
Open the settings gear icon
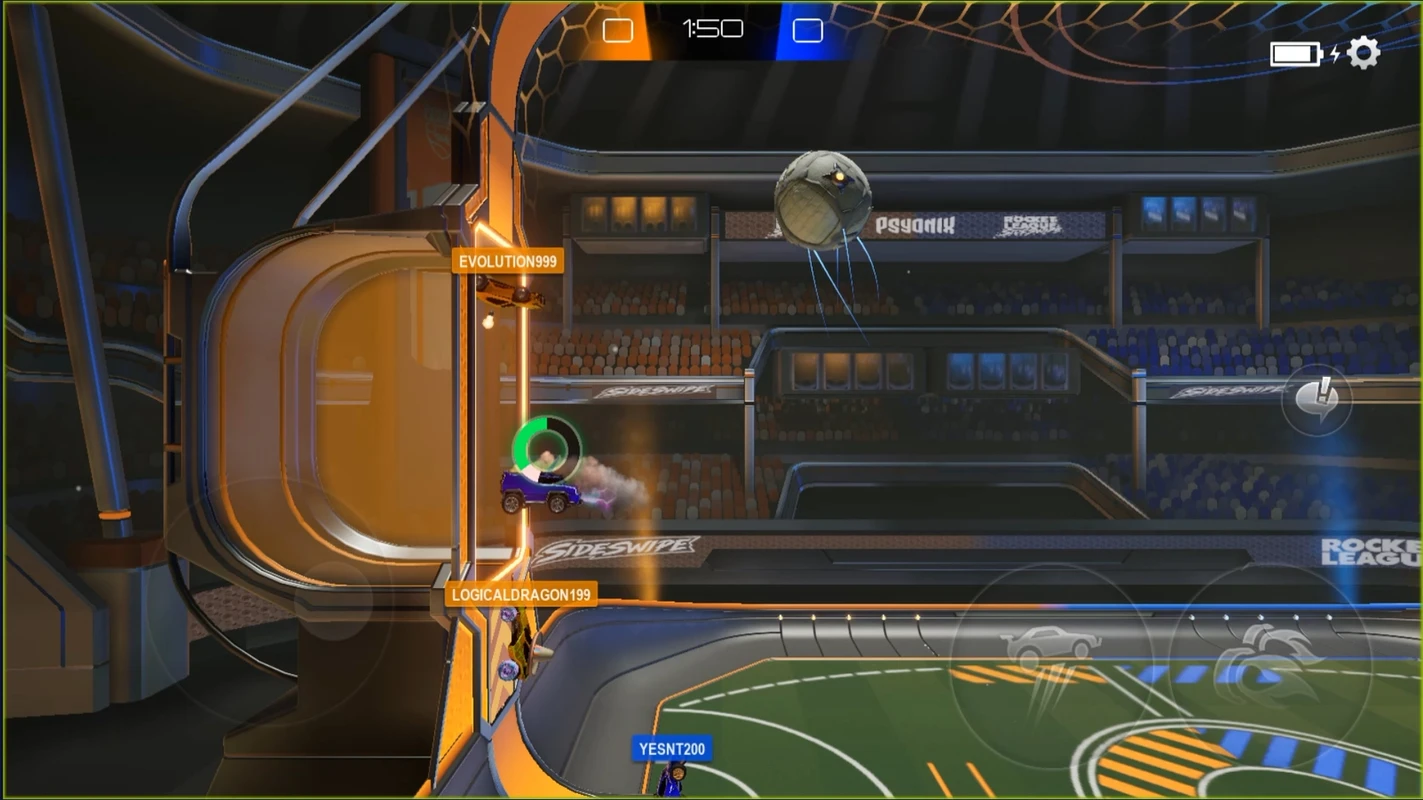(x=1363, y=53)
